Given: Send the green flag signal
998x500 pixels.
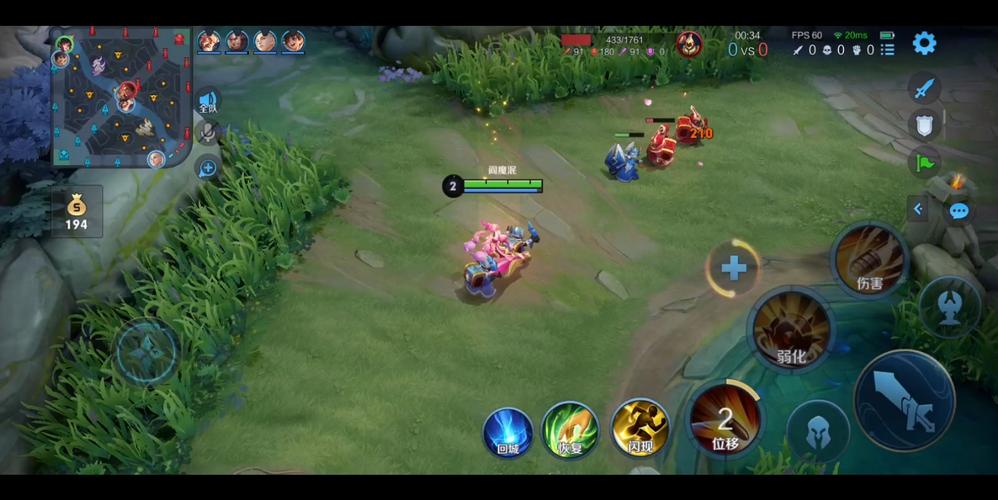Looking at the screenshot, I should (x=924, y=161).
